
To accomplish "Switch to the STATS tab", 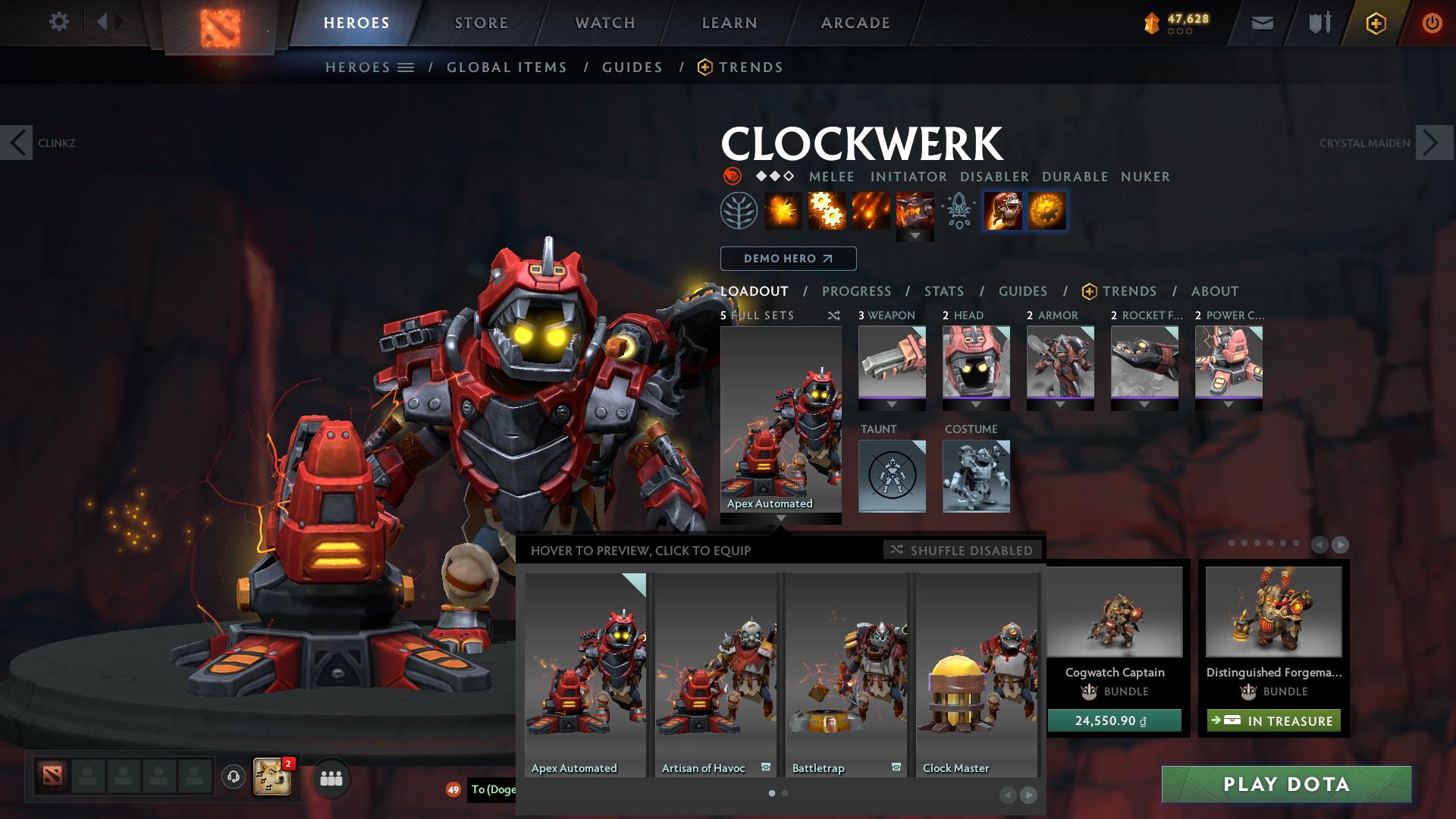I will pyautogui.click(x=943, y=291).
